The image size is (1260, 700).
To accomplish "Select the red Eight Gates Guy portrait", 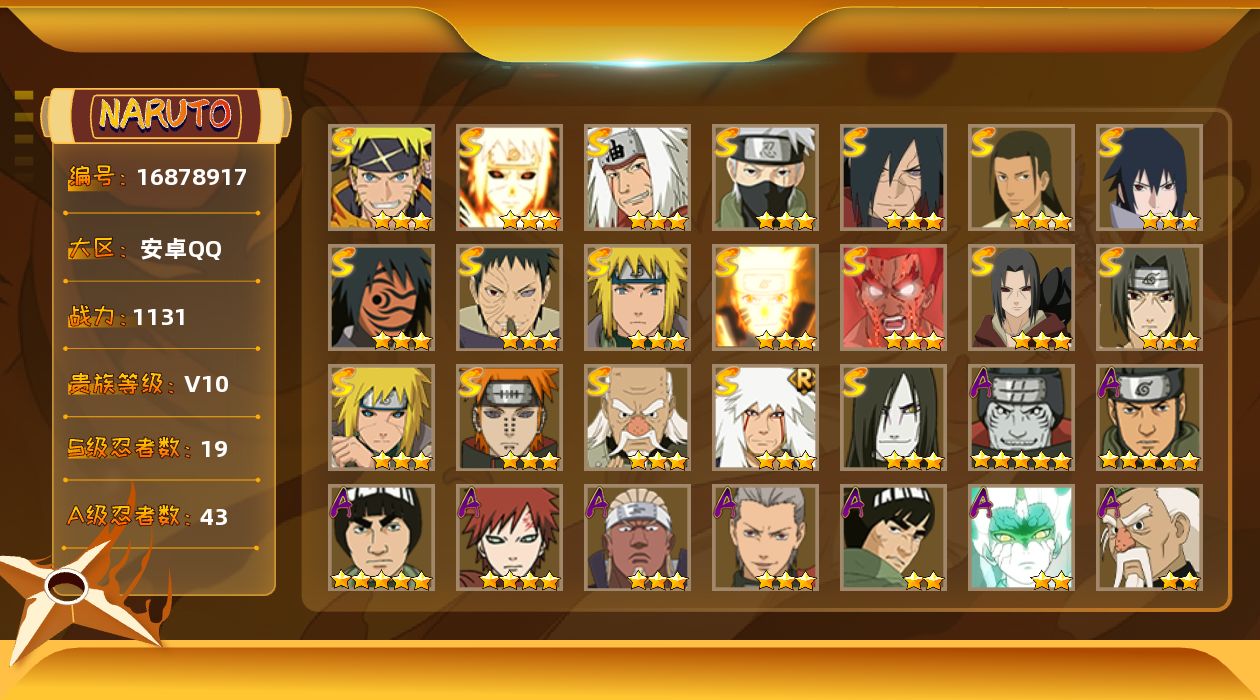I will pos(893,297).
